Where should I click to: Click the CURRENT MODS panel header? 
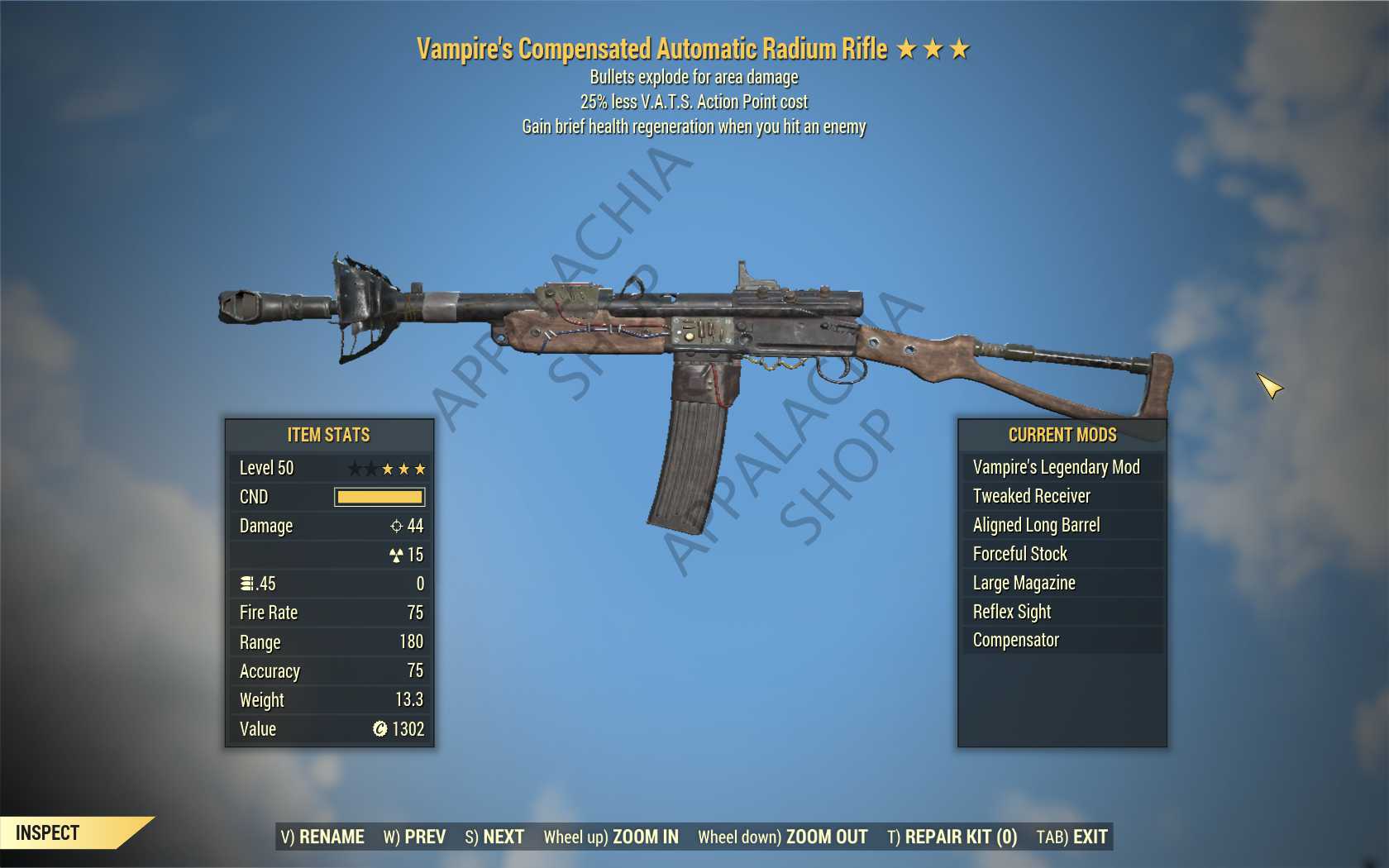coord(1062,435)
